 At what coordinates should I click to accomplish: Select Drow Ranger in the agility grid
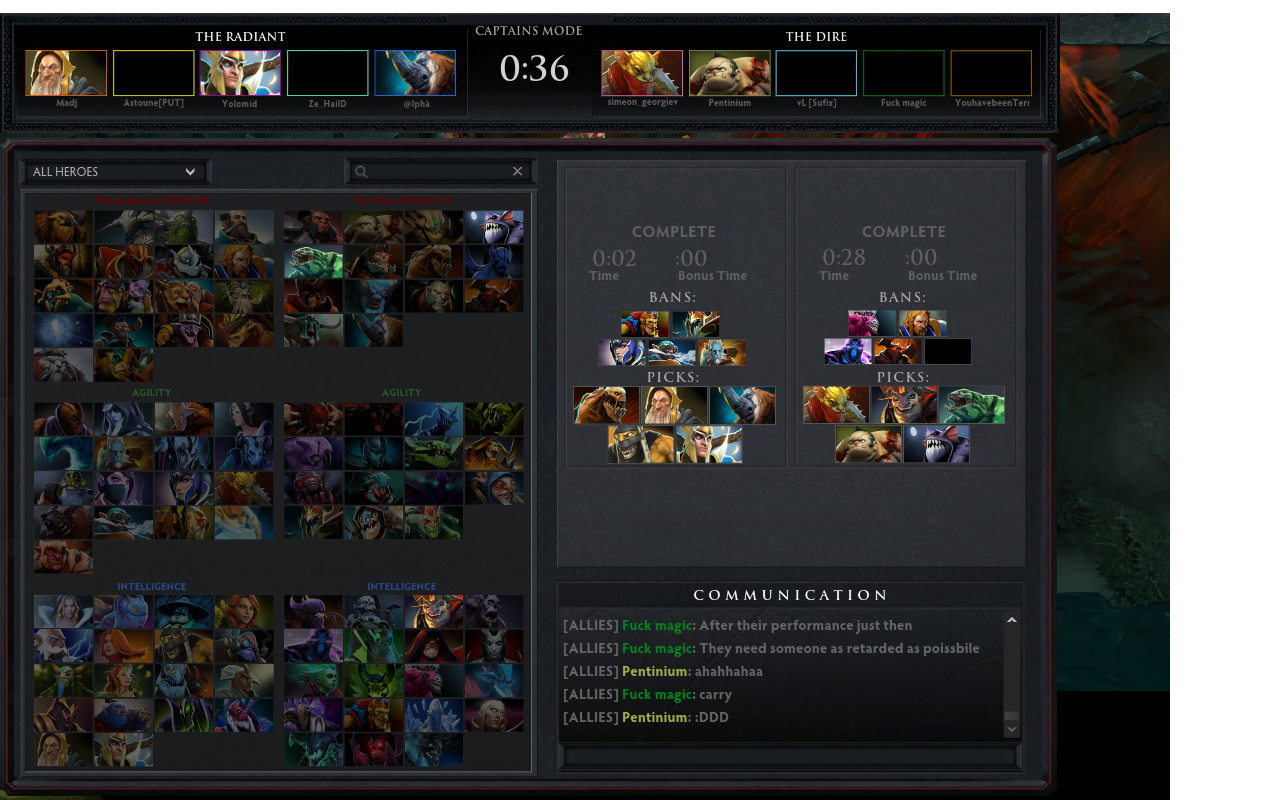(123, 419)
